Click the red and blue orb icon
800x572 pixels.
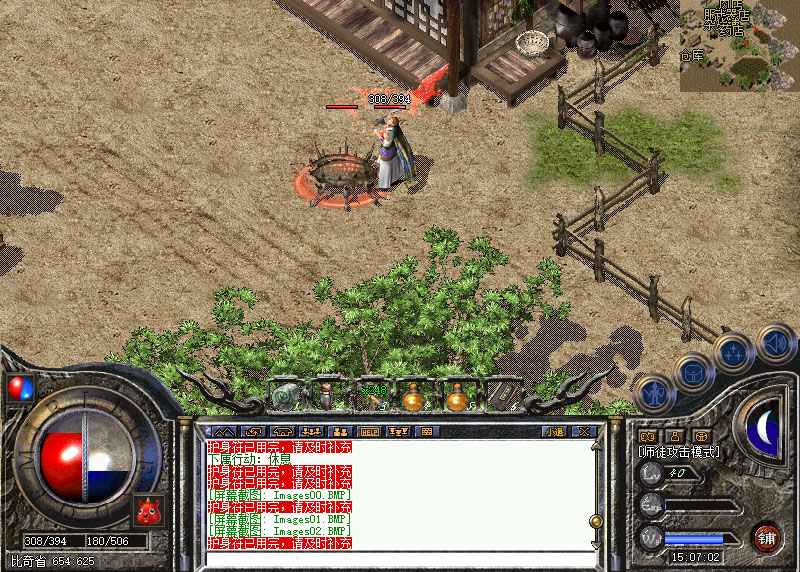point(18,387)
